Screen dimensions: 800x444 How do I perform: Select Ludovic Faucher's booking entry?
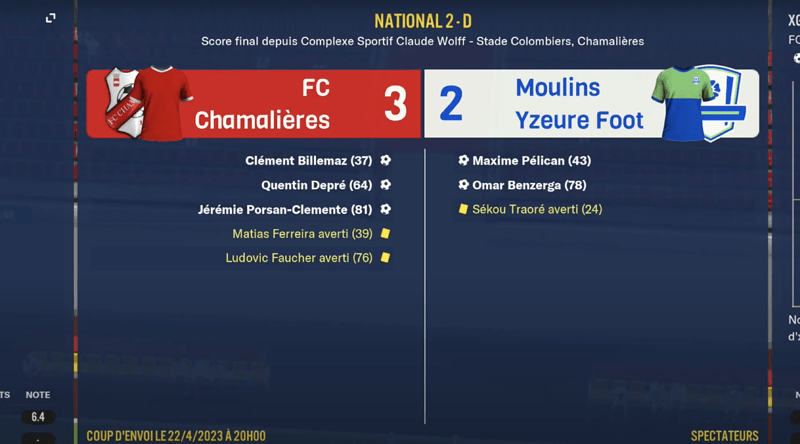(299, 258)
